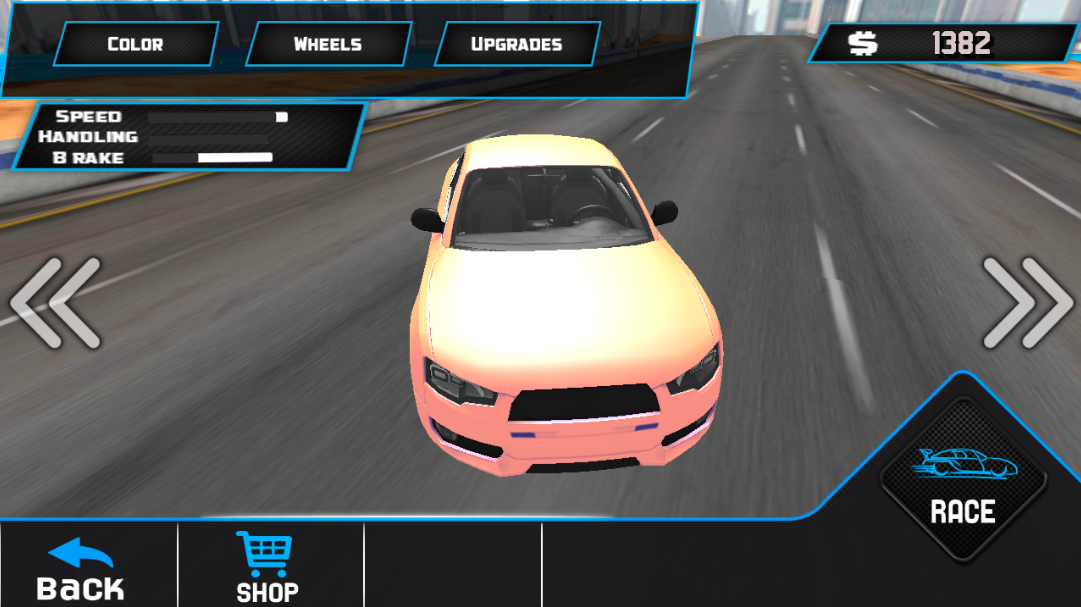
Task: Open the Upgrades tab
Action: [516, 44]
